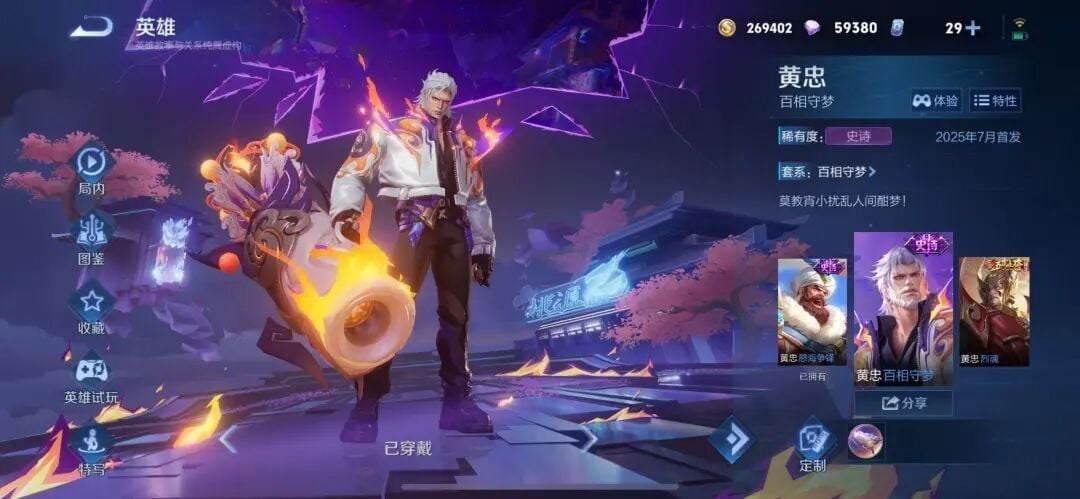Switch to the previous skin with left arrow
The height and width of the screenshot is (499, 1080).
[229, 437]
